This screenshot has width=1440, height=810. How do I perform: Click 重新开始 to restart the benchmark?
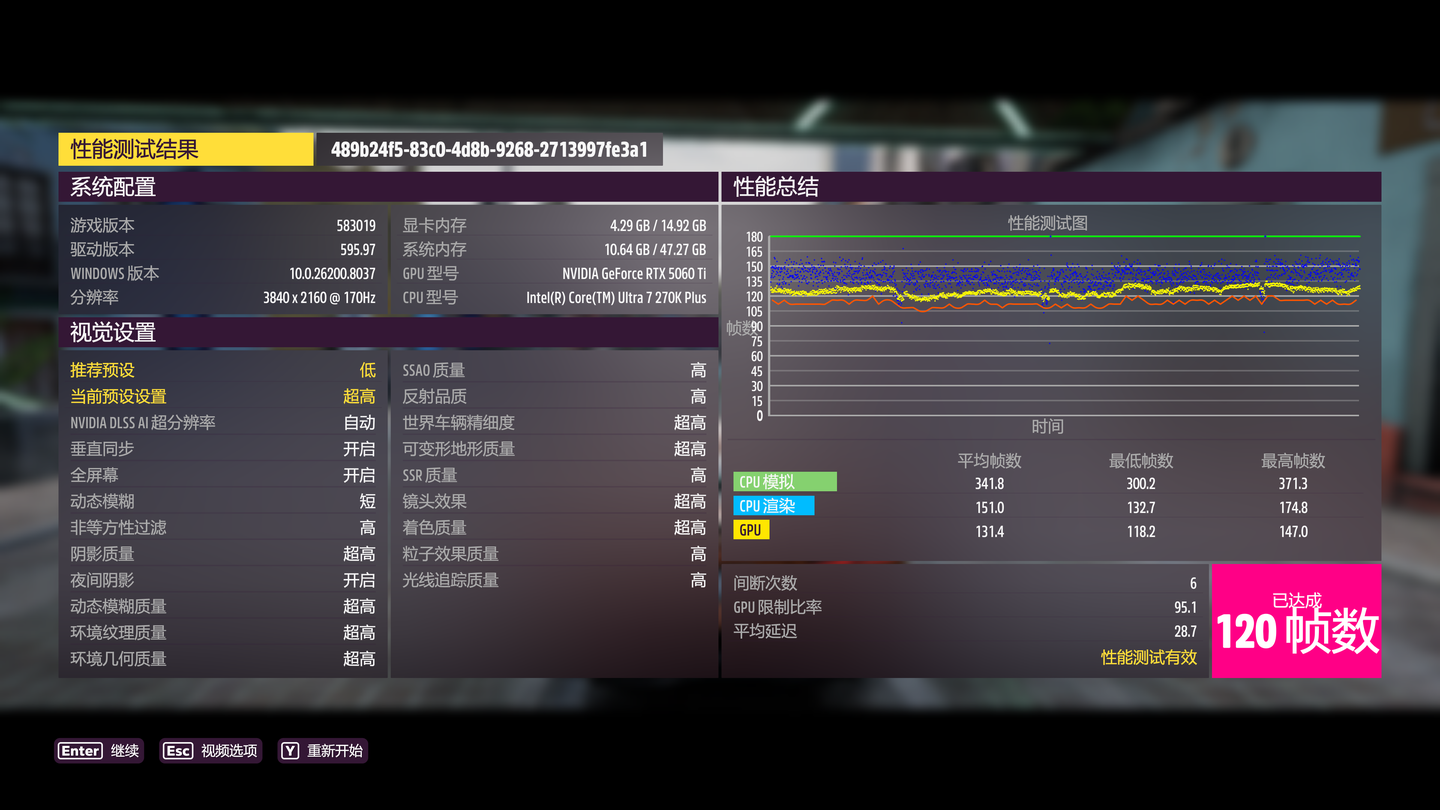point(334,751)
